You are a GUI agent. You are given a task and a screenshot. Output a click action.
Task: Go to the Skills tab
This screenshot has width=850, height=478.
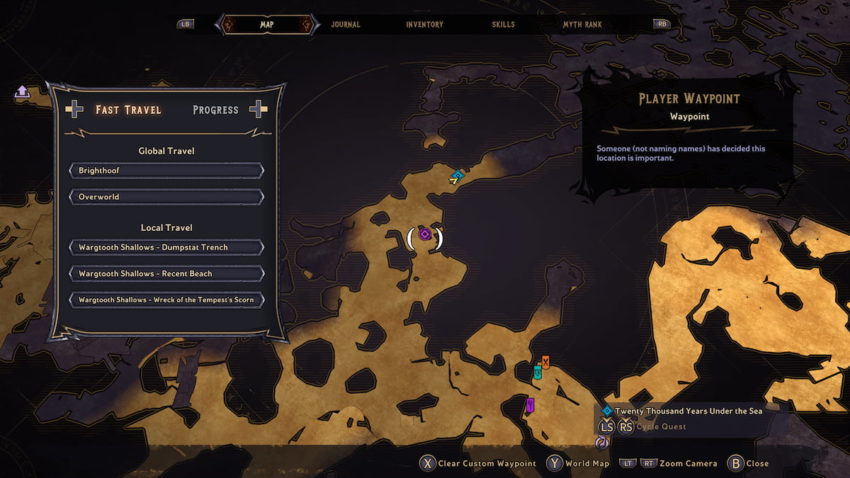click(505, 24)
